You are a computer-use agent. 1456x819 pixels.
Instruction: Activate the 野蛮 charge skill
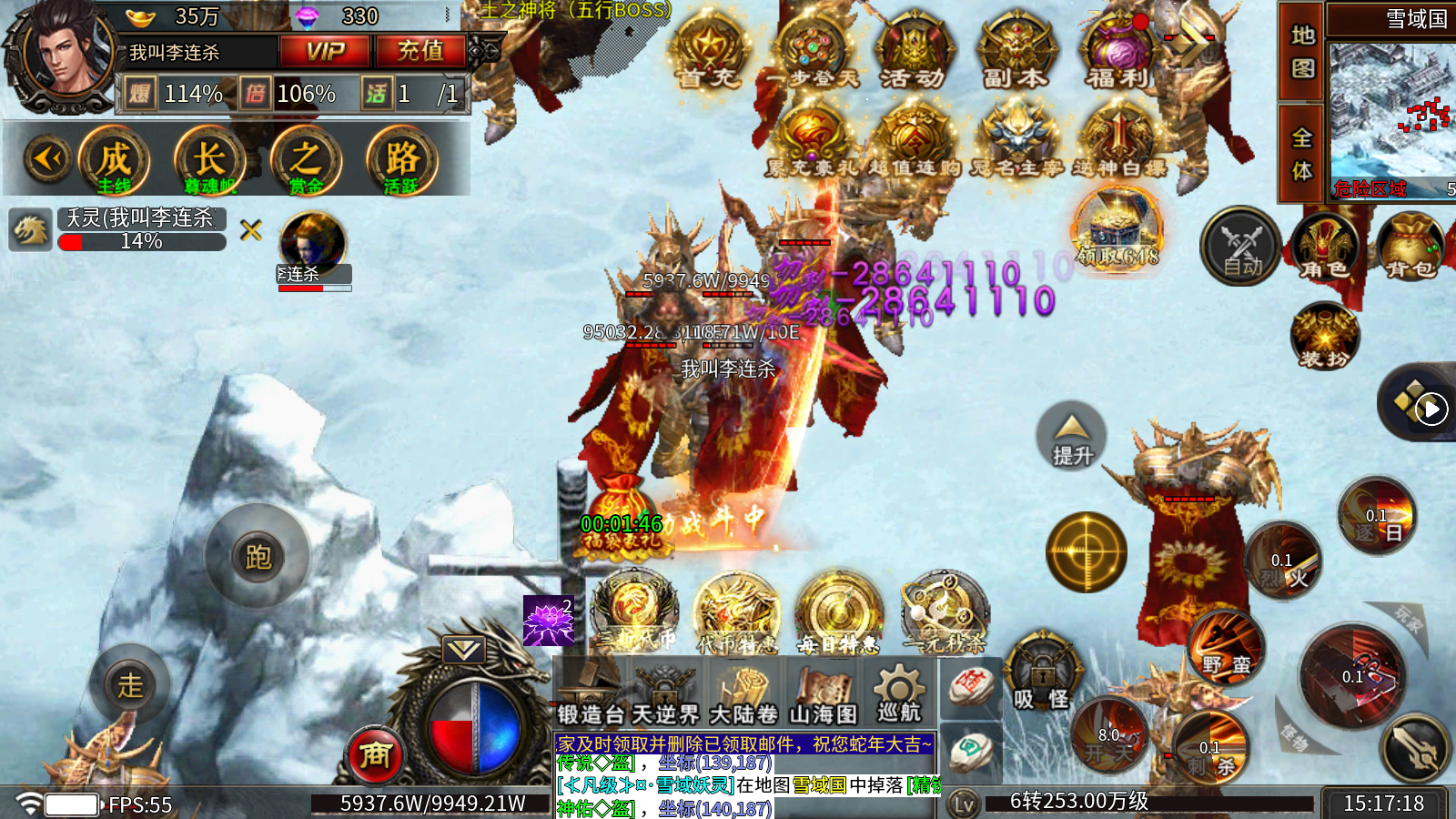point(1227,646)
